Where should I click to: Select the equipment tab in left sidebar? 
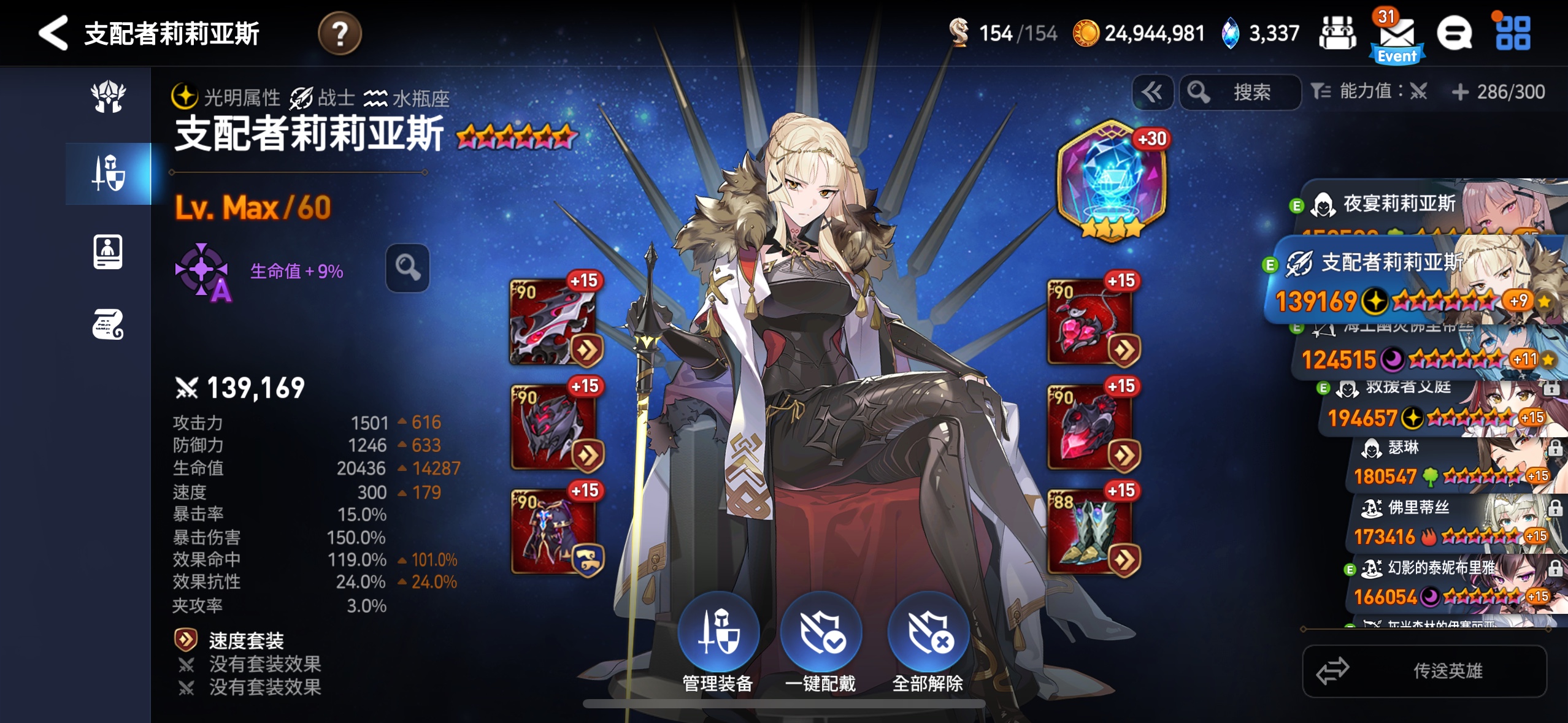coord(109,174)
